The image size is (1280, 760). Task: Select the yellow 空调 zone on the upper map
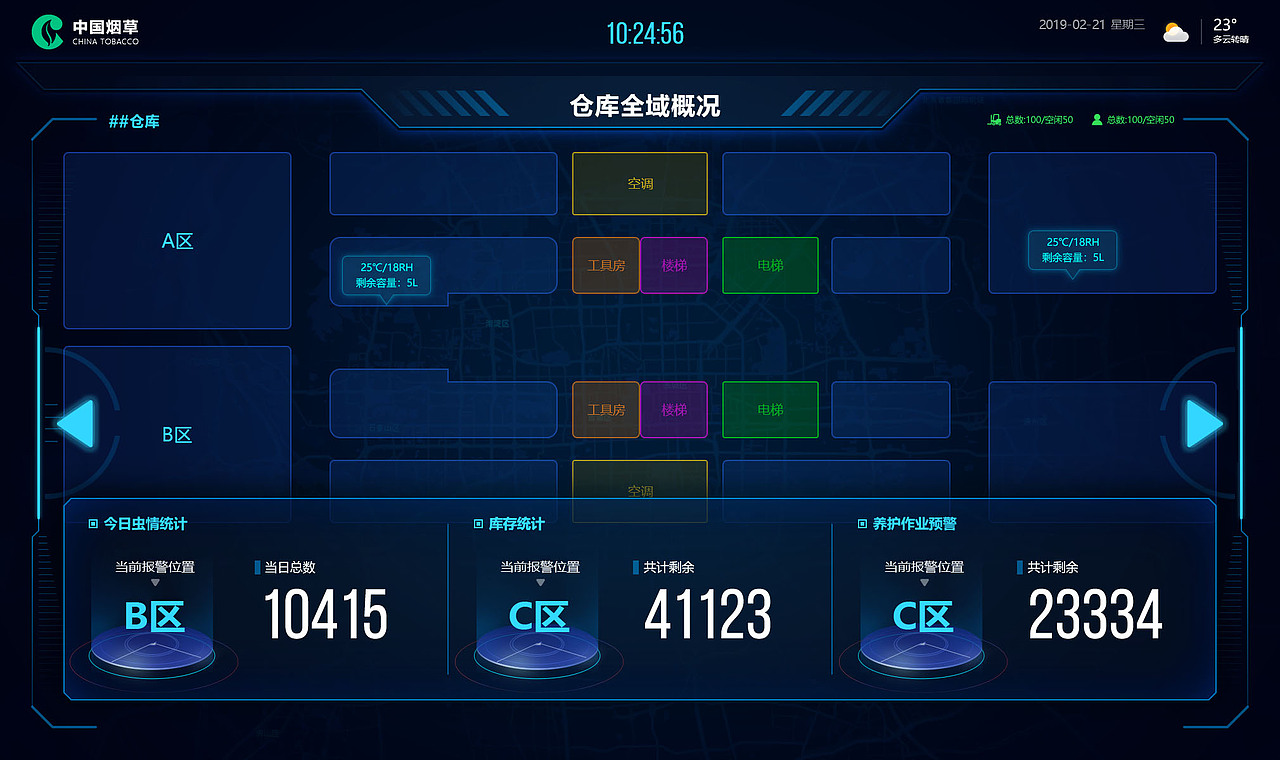tap(639, 183)
